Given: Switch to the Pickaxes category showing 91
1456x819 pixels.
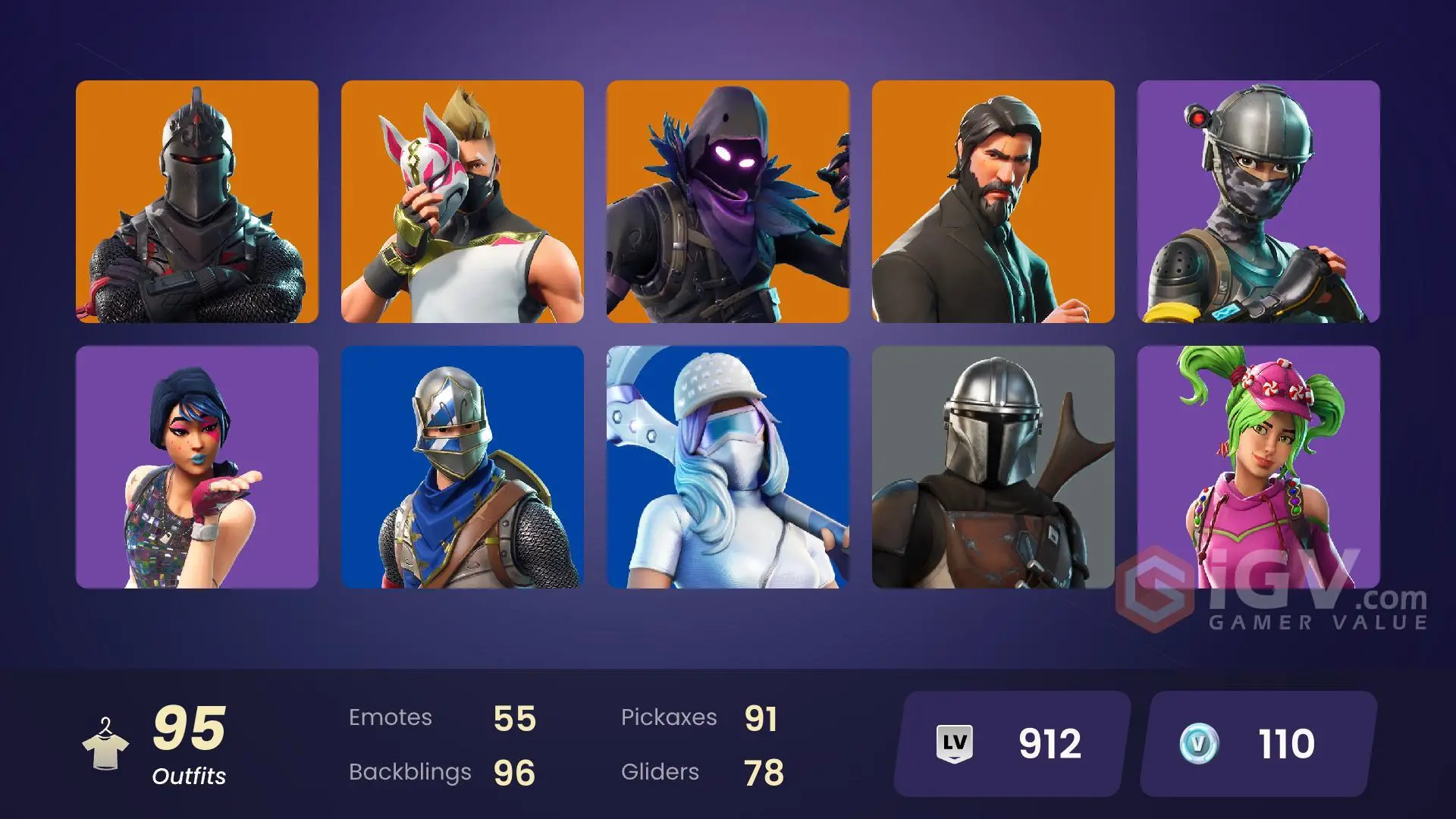Looking at the screenshot, I should point(670,717).
